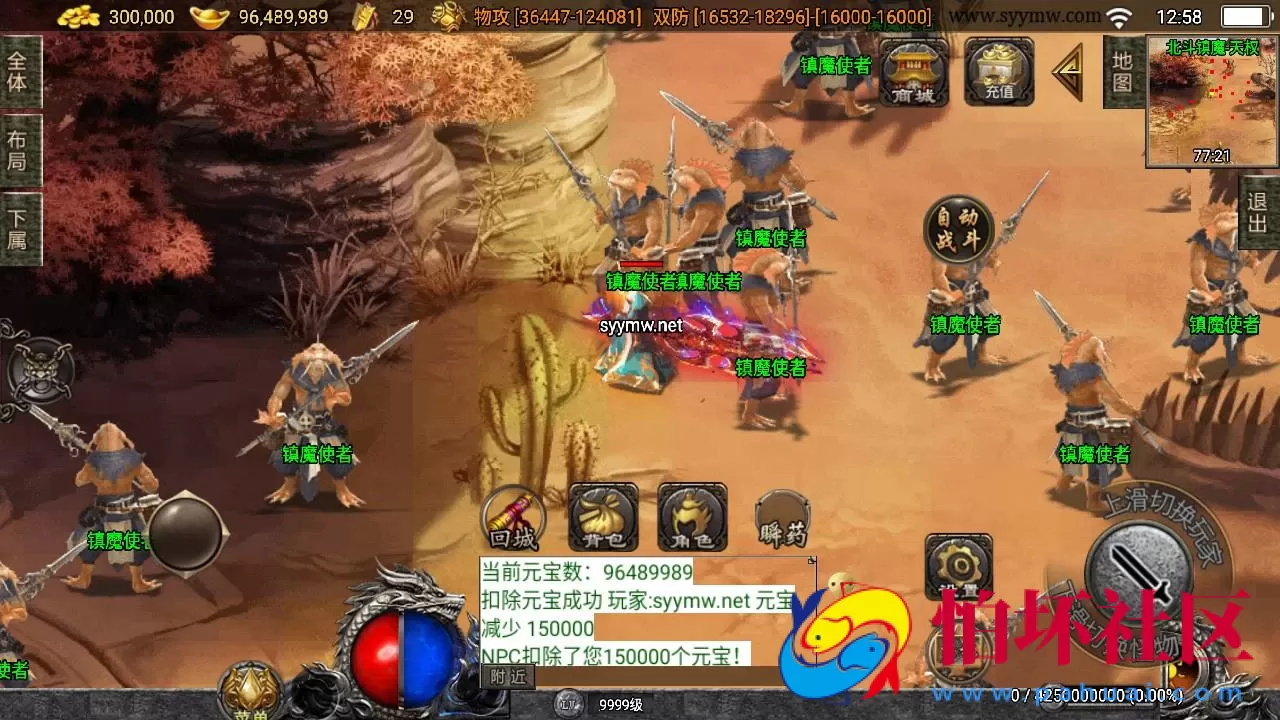This screenshot has width=1280, height=720.
Task: Switch to the 布局 layout tab
Action: (18, 145)
